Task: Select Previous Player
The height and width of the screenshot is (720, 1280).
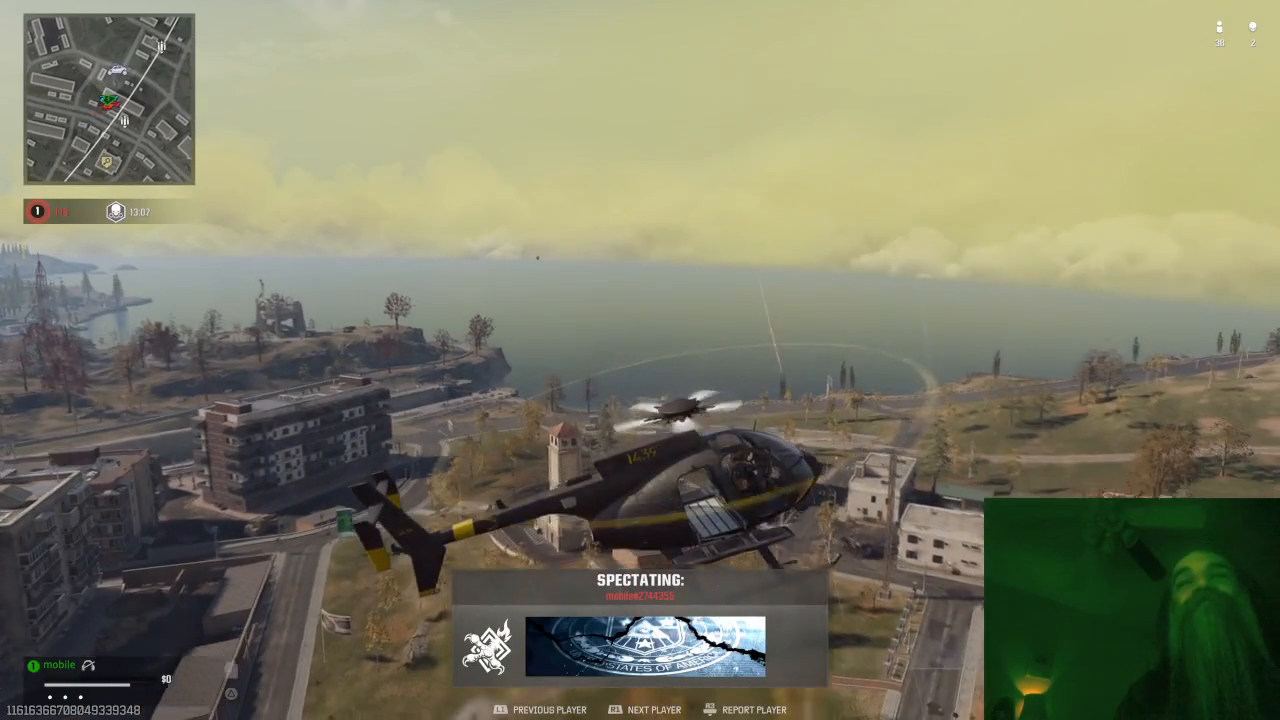Action: pyautogui.click(x=549, y=710)
